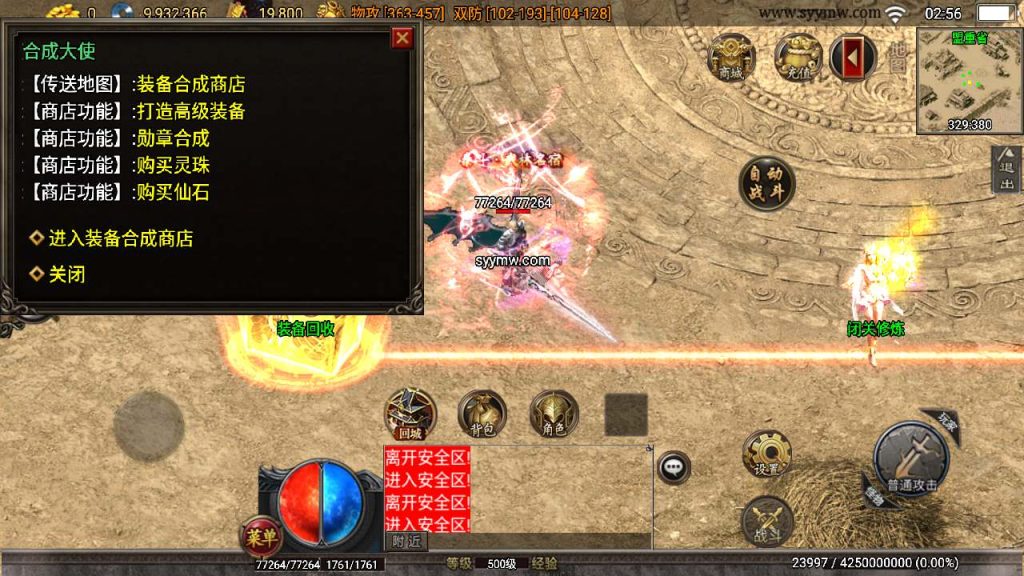Open the 充值 recharge icon
1024x576 pixels.
(x=798, y=56)
